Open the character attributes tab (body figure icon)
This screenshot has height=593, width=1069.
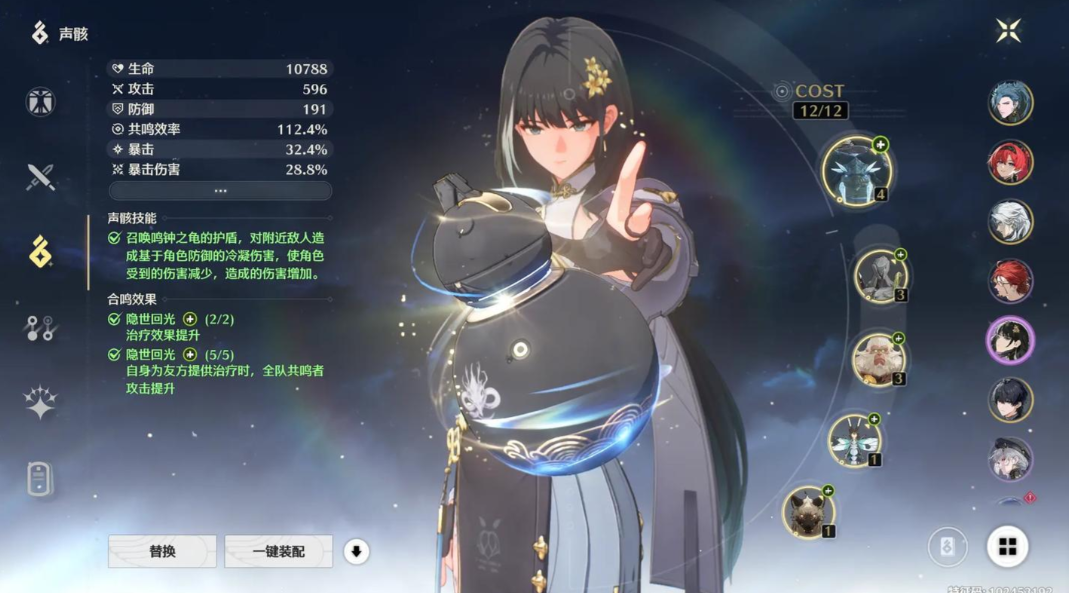point(41,102)
